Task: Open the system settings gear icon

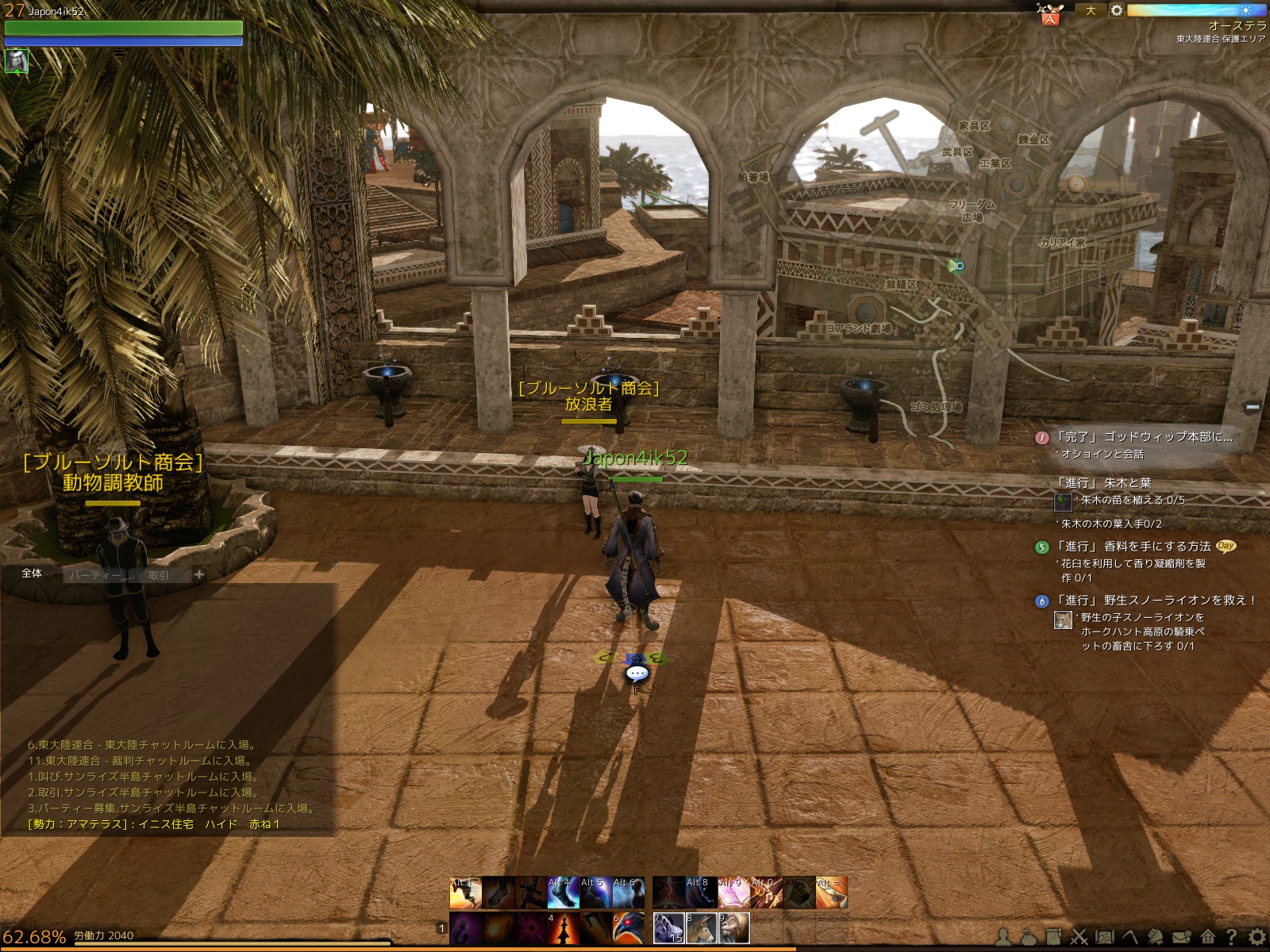Action: (1257, 937)
